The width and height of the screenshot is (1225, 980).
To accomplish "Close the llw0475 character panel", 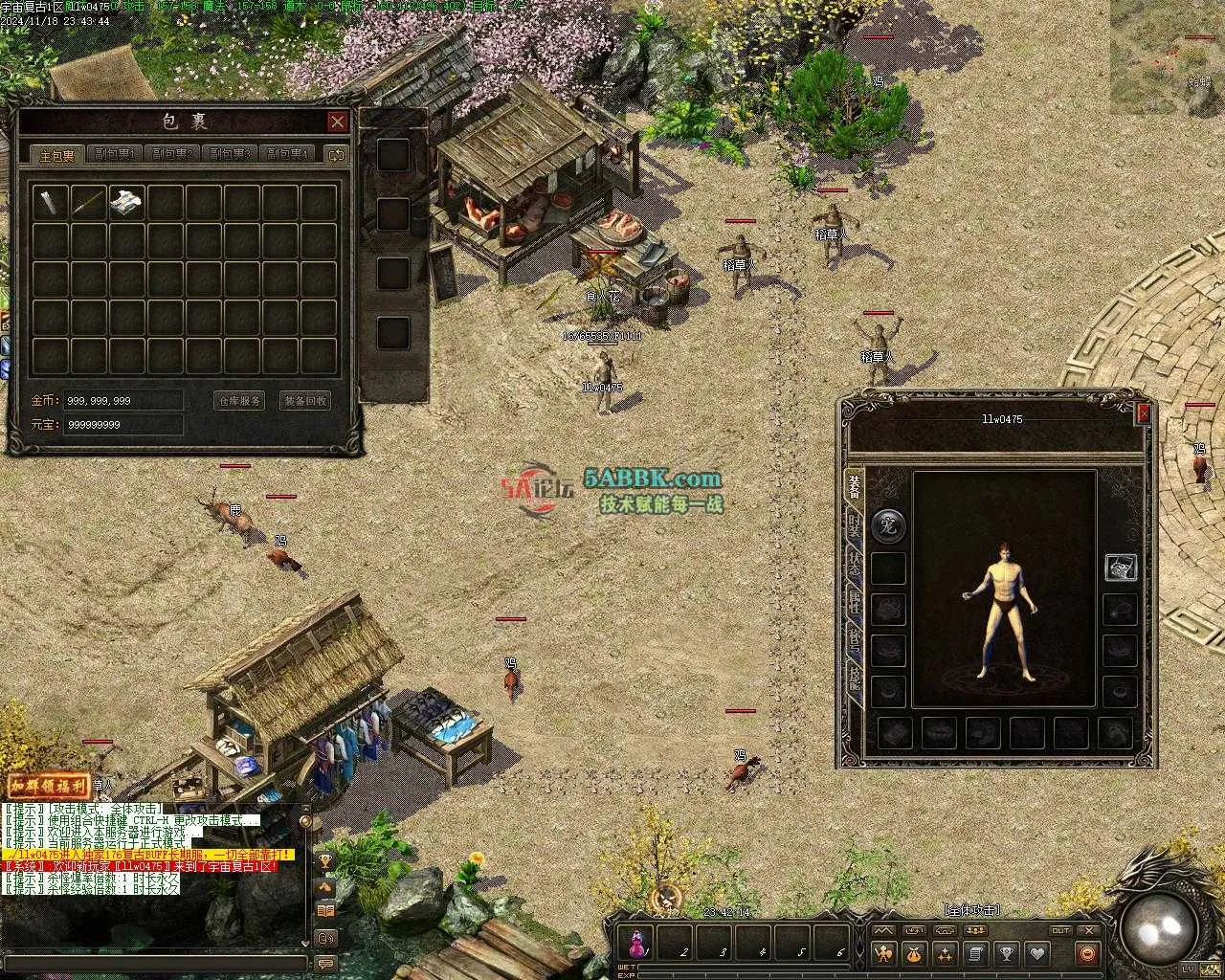I will coord(1143,413).
